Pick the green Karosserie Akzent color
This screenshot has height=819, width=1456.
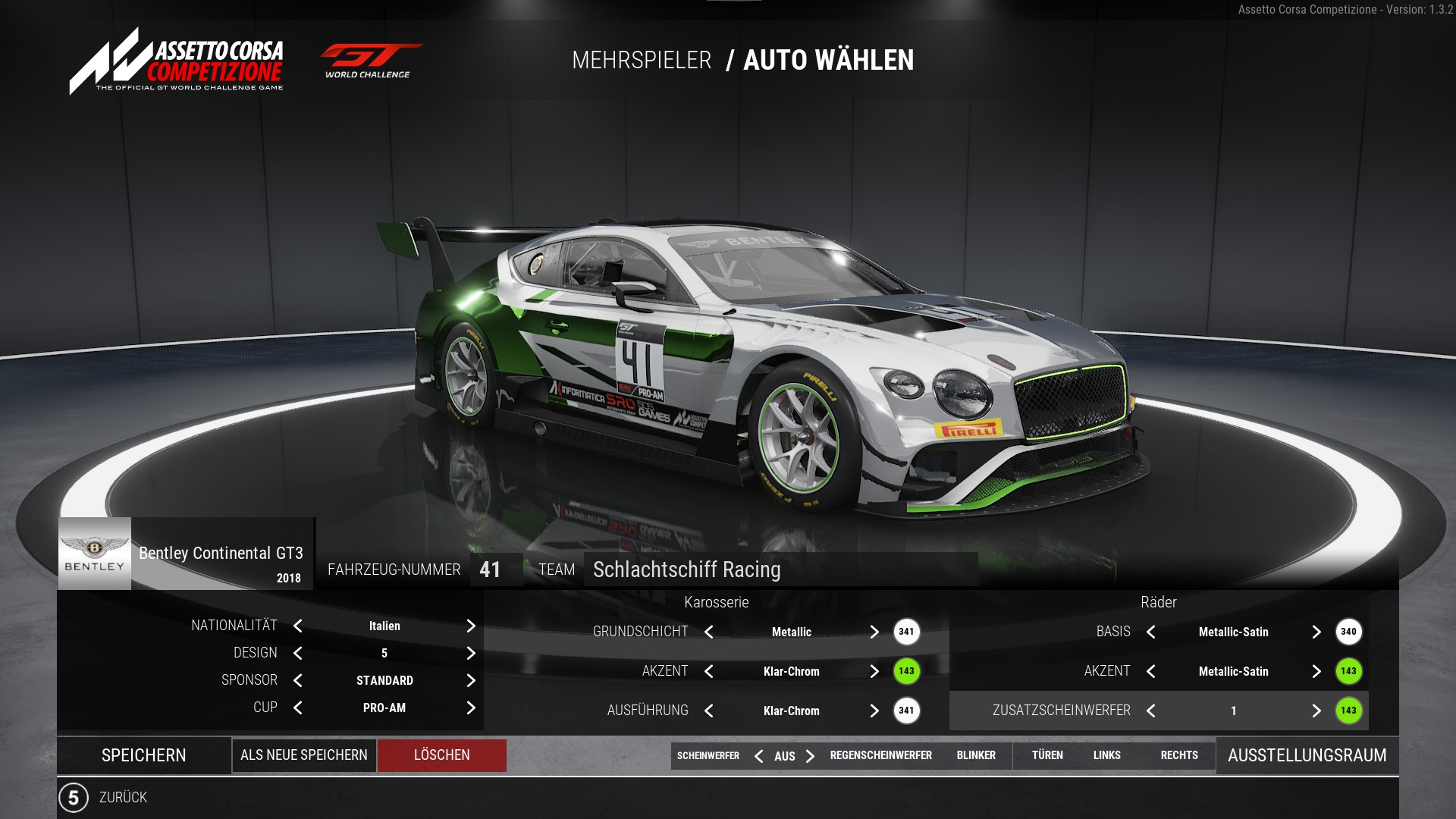coord(906,671)
